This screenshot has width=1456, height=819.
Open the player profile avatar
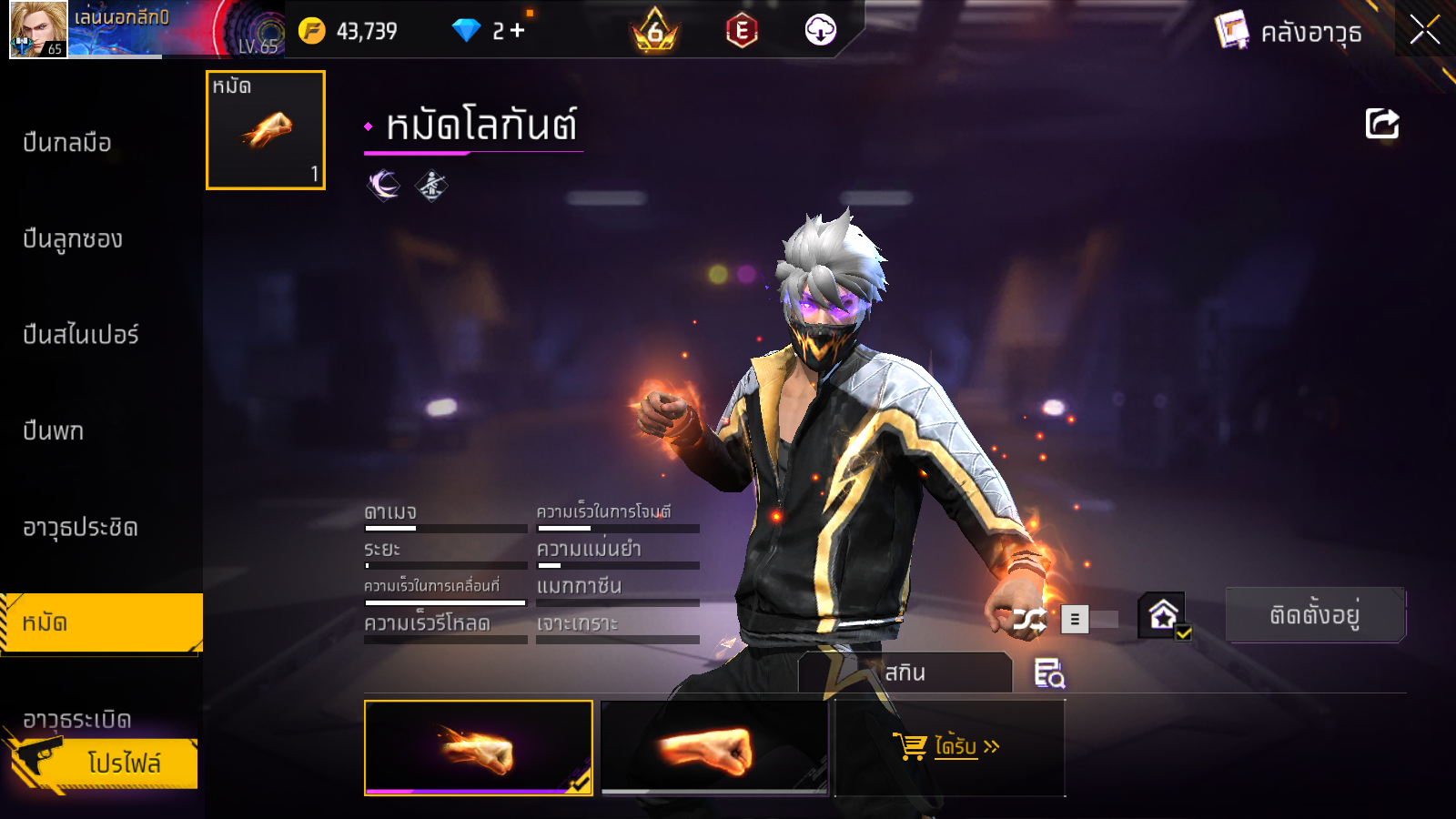click(37, 29)
